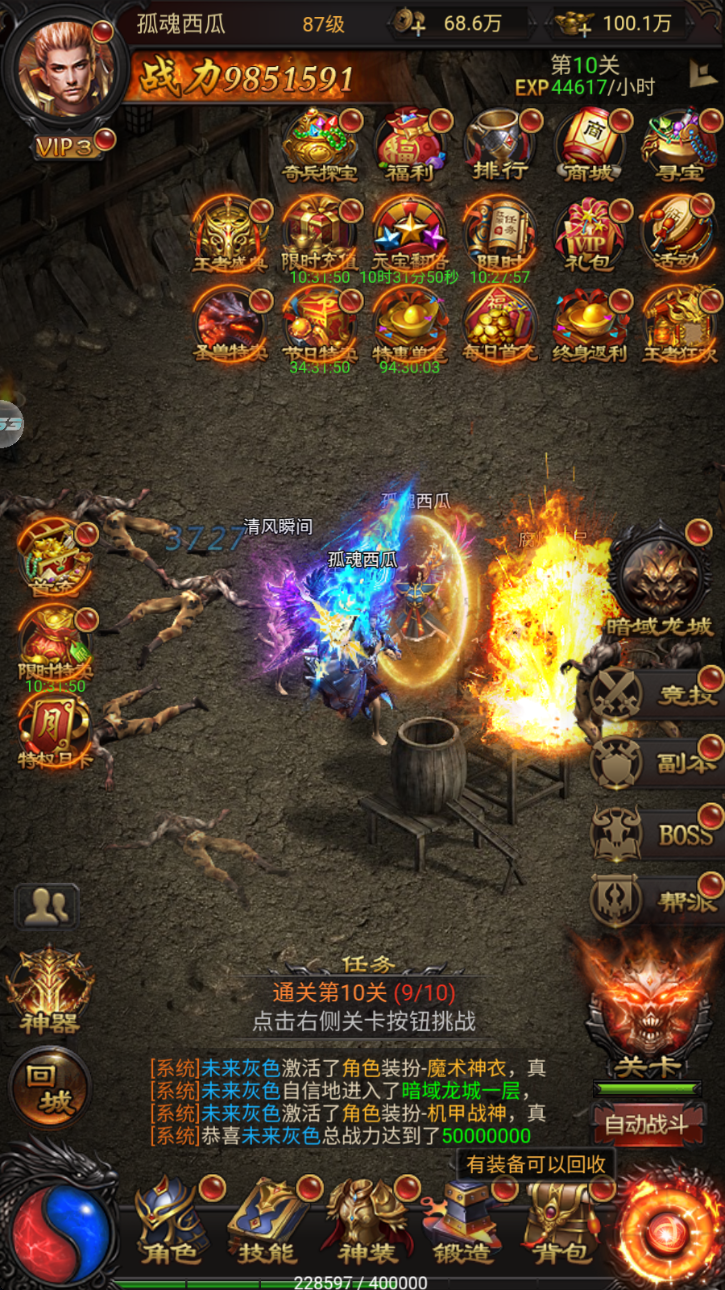Open the 神器 artifact menu

pyautogui.click(x=50, y=990)
